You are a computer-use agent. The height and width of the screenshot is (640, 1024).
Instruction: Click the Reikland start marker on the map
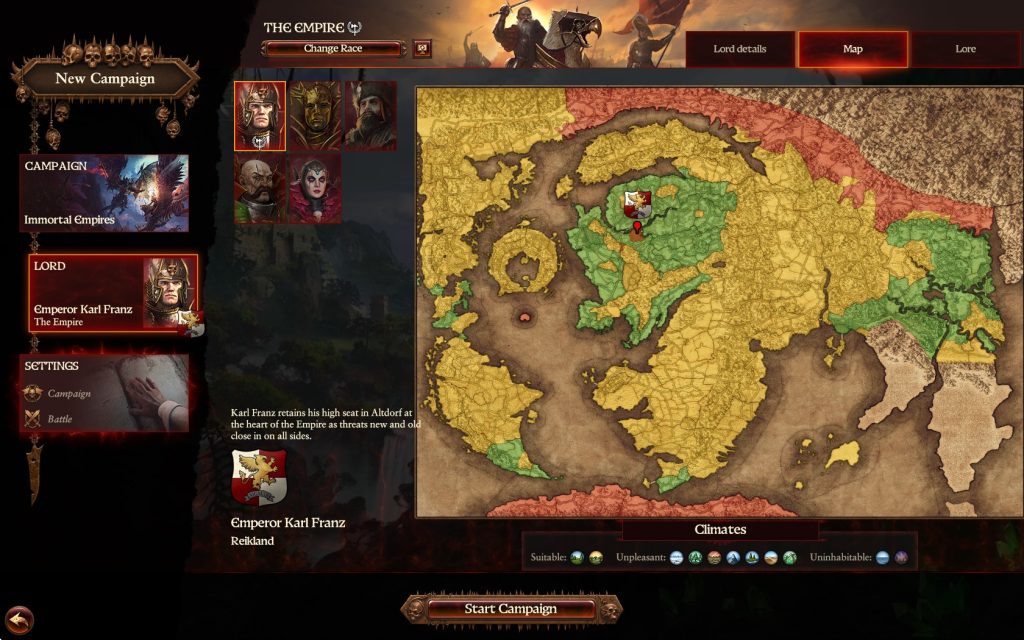(637, 232)
